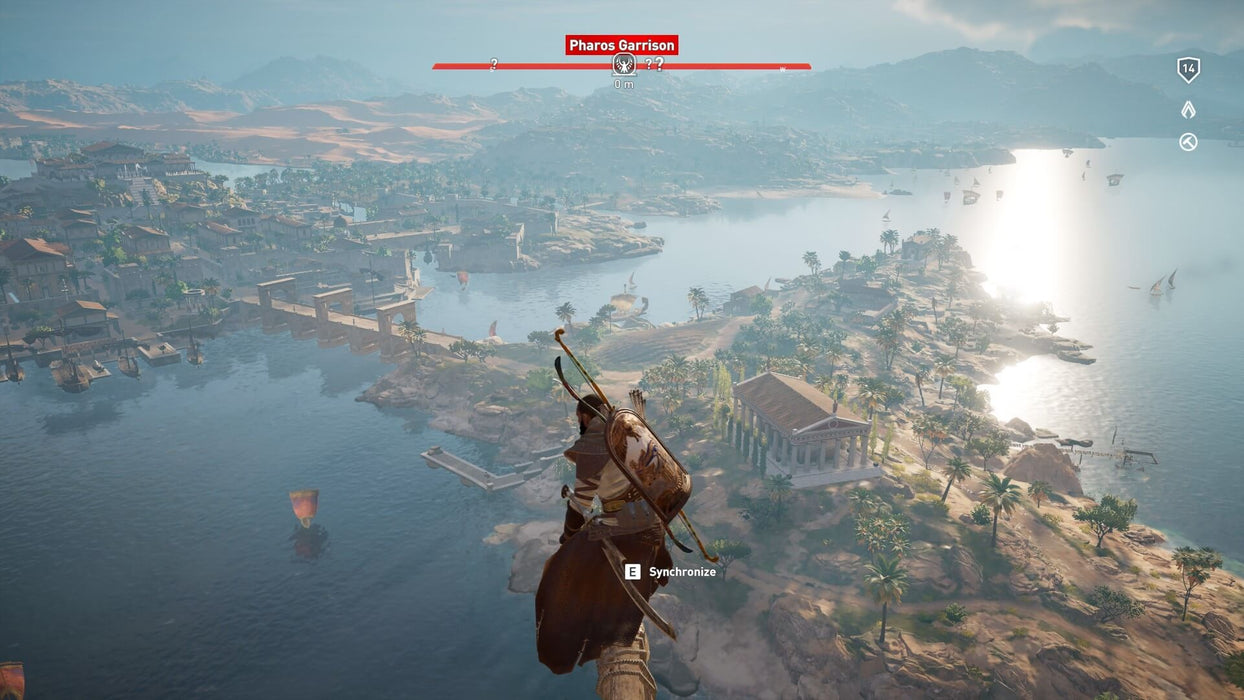Select the viewpoint eagle marker on the compass
Viewport: 1244px width, 700px height.
coord(624,65)
